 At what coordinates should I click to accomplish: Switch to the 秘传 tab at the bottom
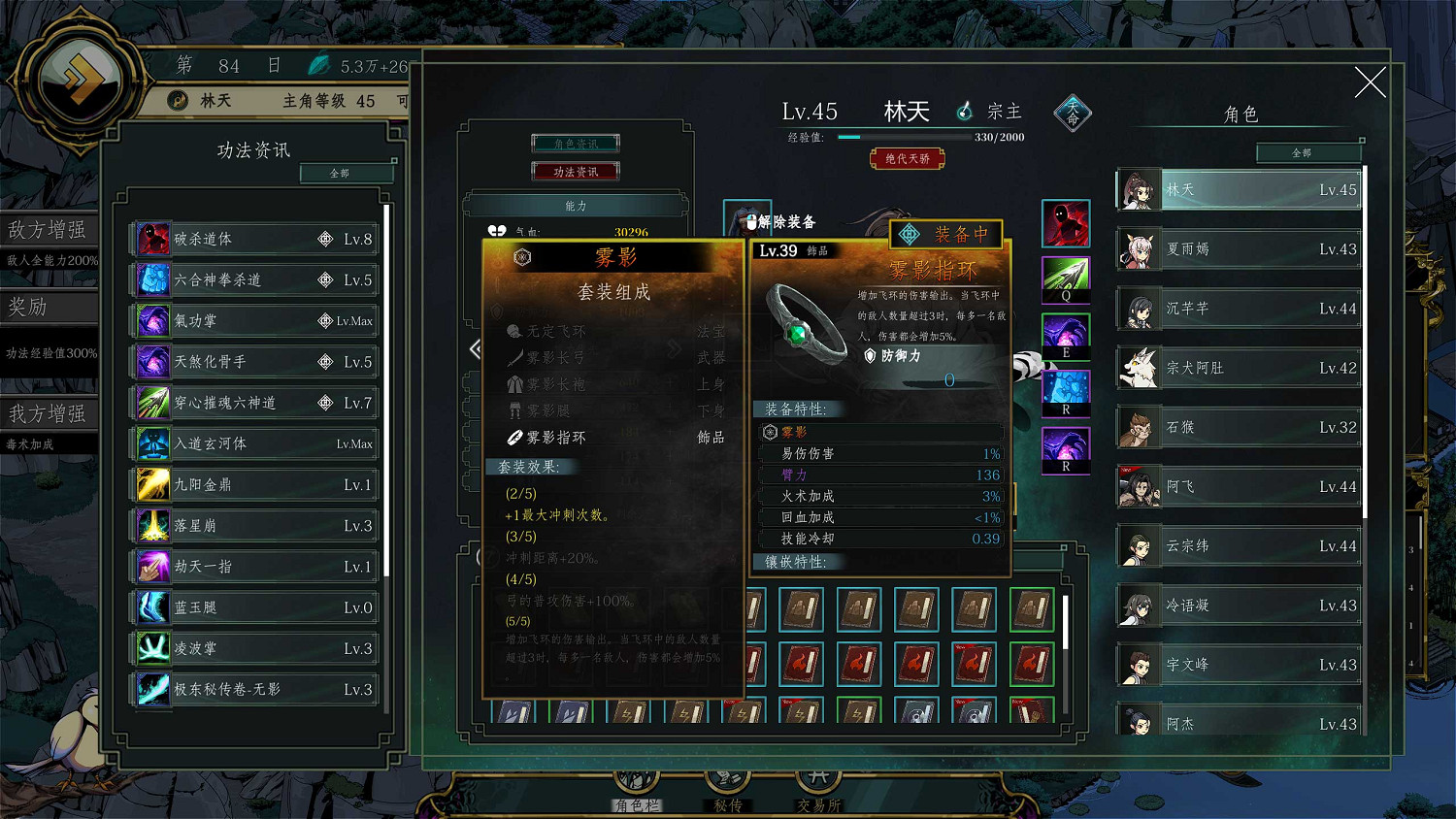point(727,782)
